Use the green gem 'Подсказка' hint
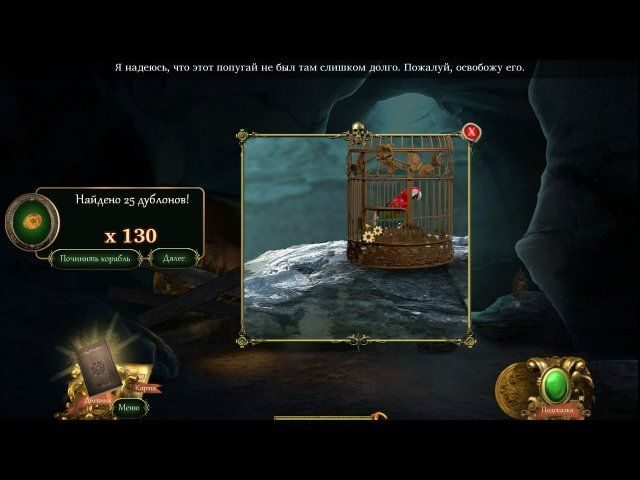Screen dimensions: 640x480 point(555,385)
